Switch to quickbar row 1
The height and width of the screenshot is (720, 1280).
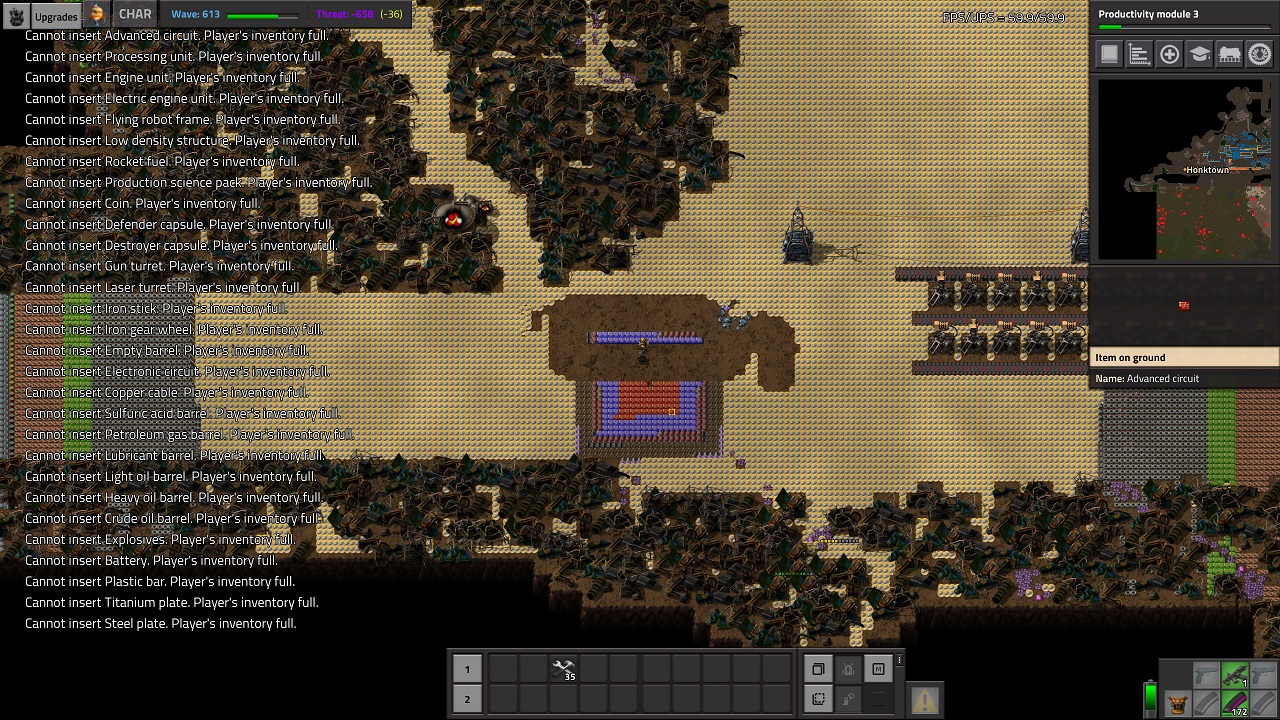pos(467,670)
